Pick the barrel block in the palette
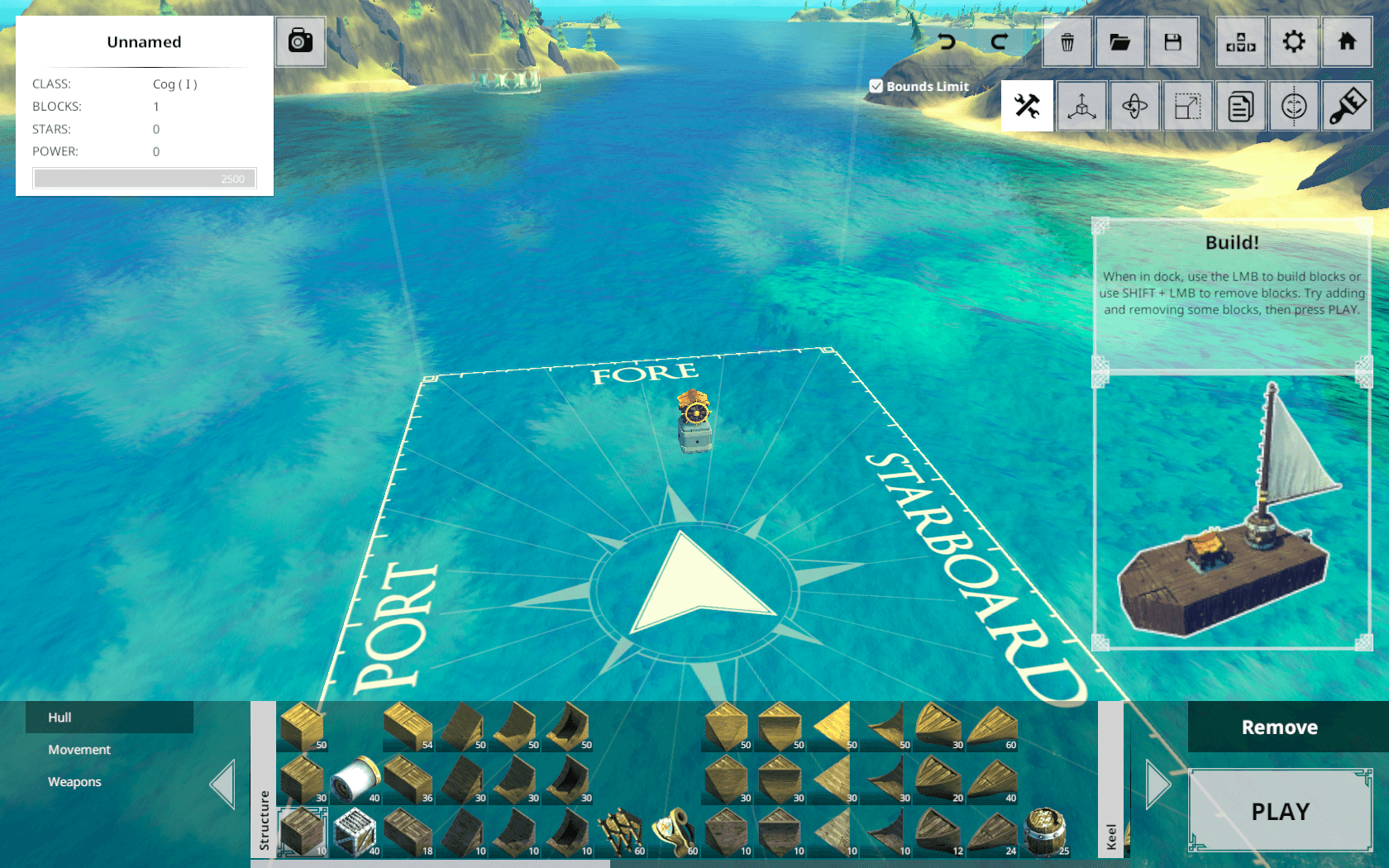 tap(1045, 831)
